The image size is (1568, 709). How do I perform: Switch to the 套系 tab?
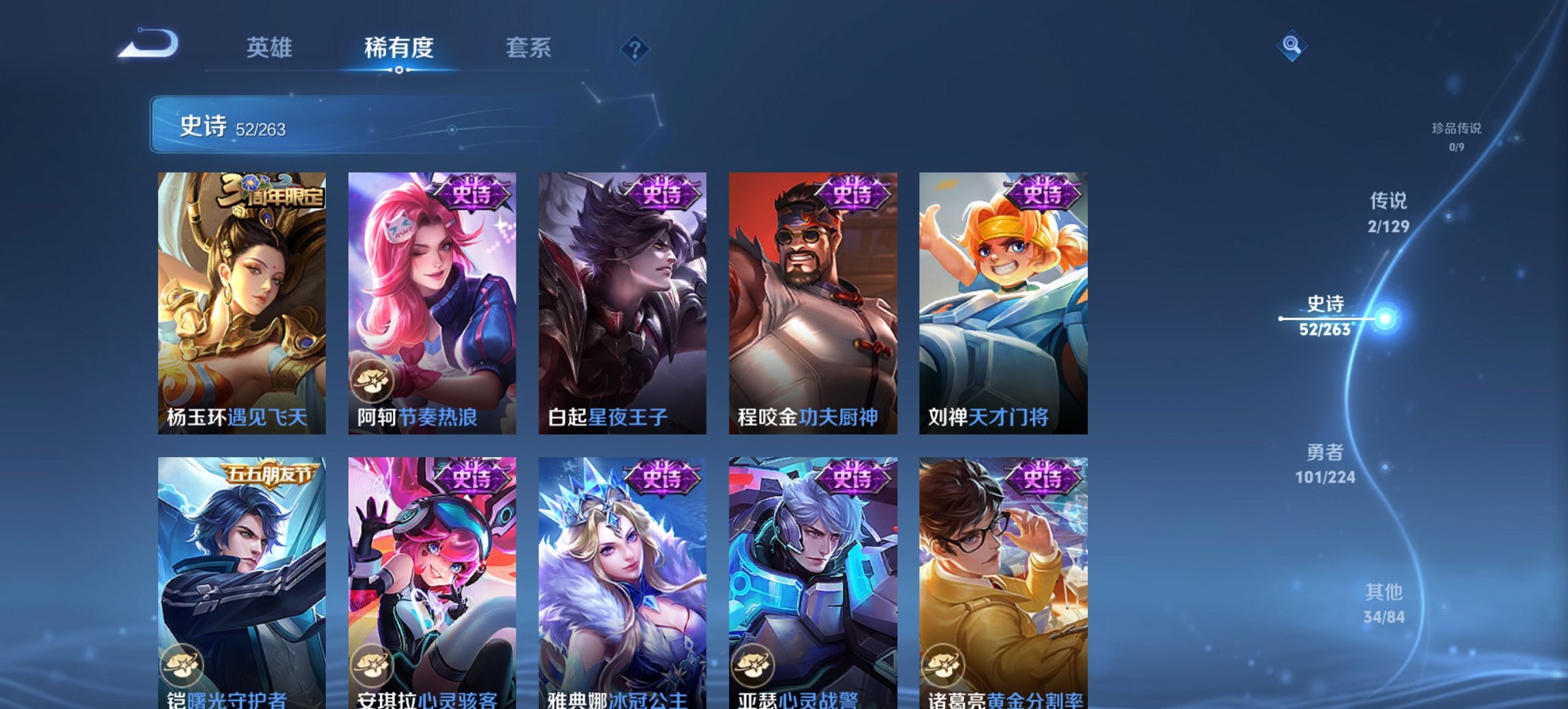point(528,49)
